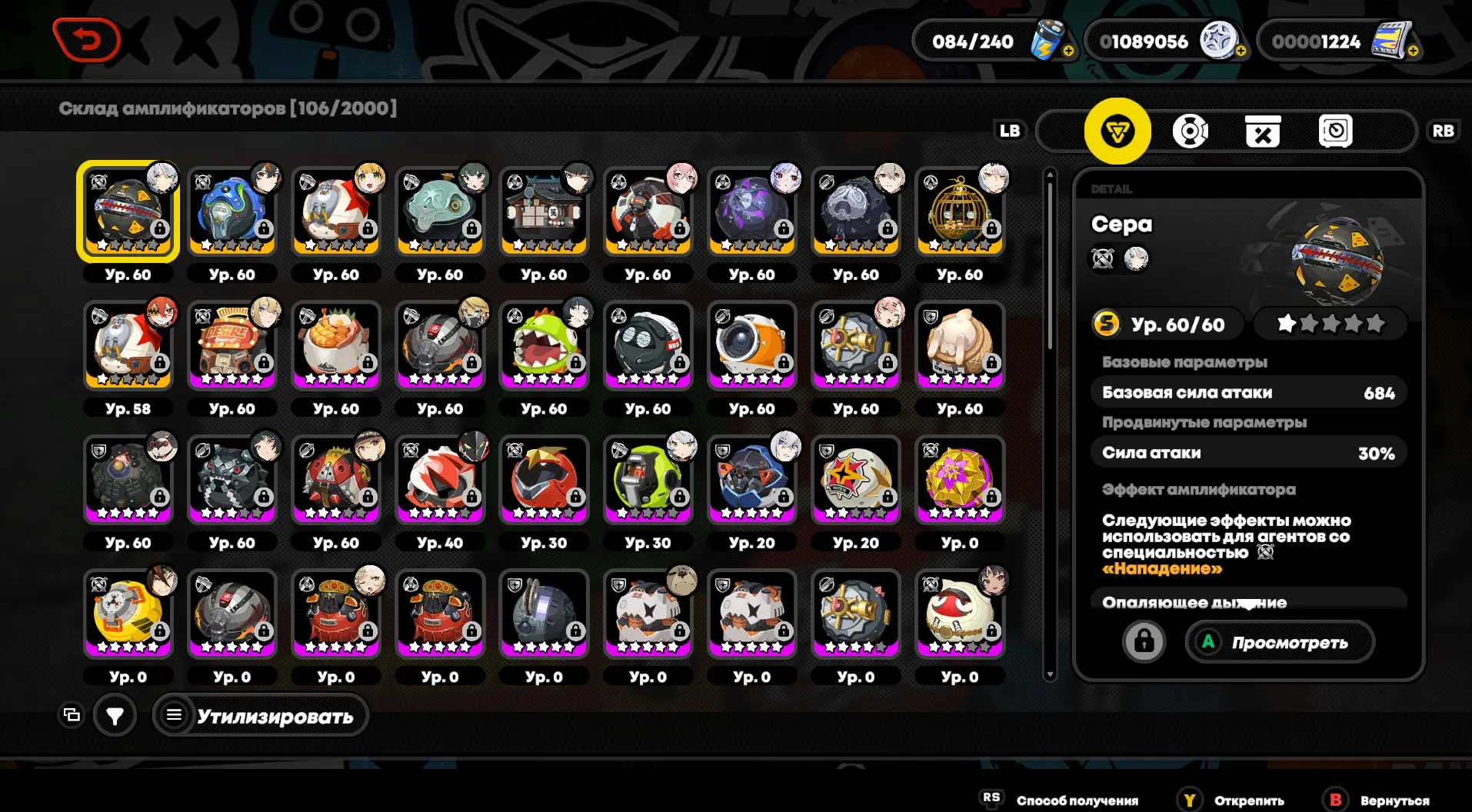The height and width of the screenshot is (812, 1472).
Task: Select the highlighted attack specialty filter icon
Action: pos(1119,131)
